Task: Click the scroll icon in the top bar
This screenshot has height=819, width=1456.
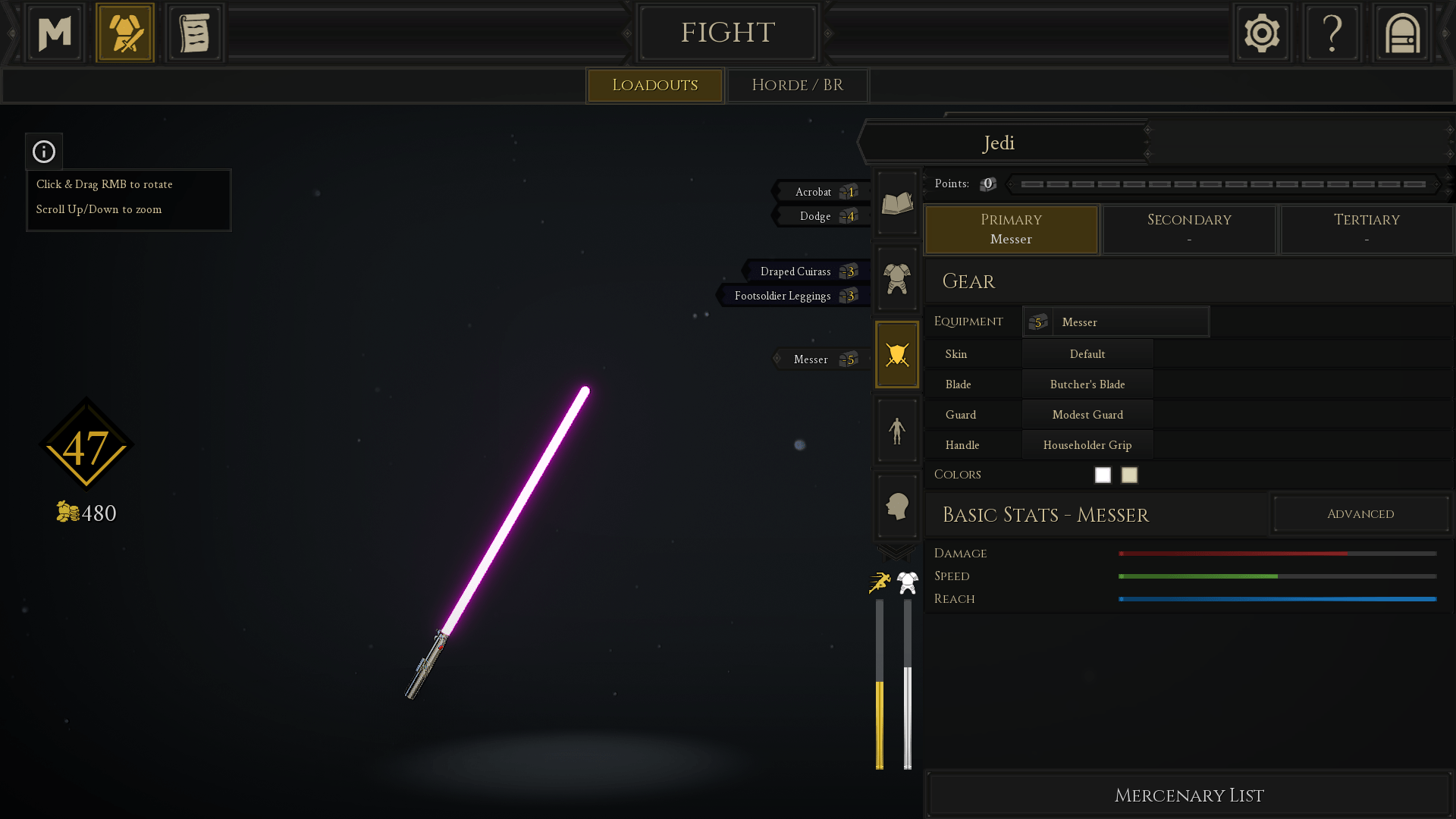Action: [194, 32]
